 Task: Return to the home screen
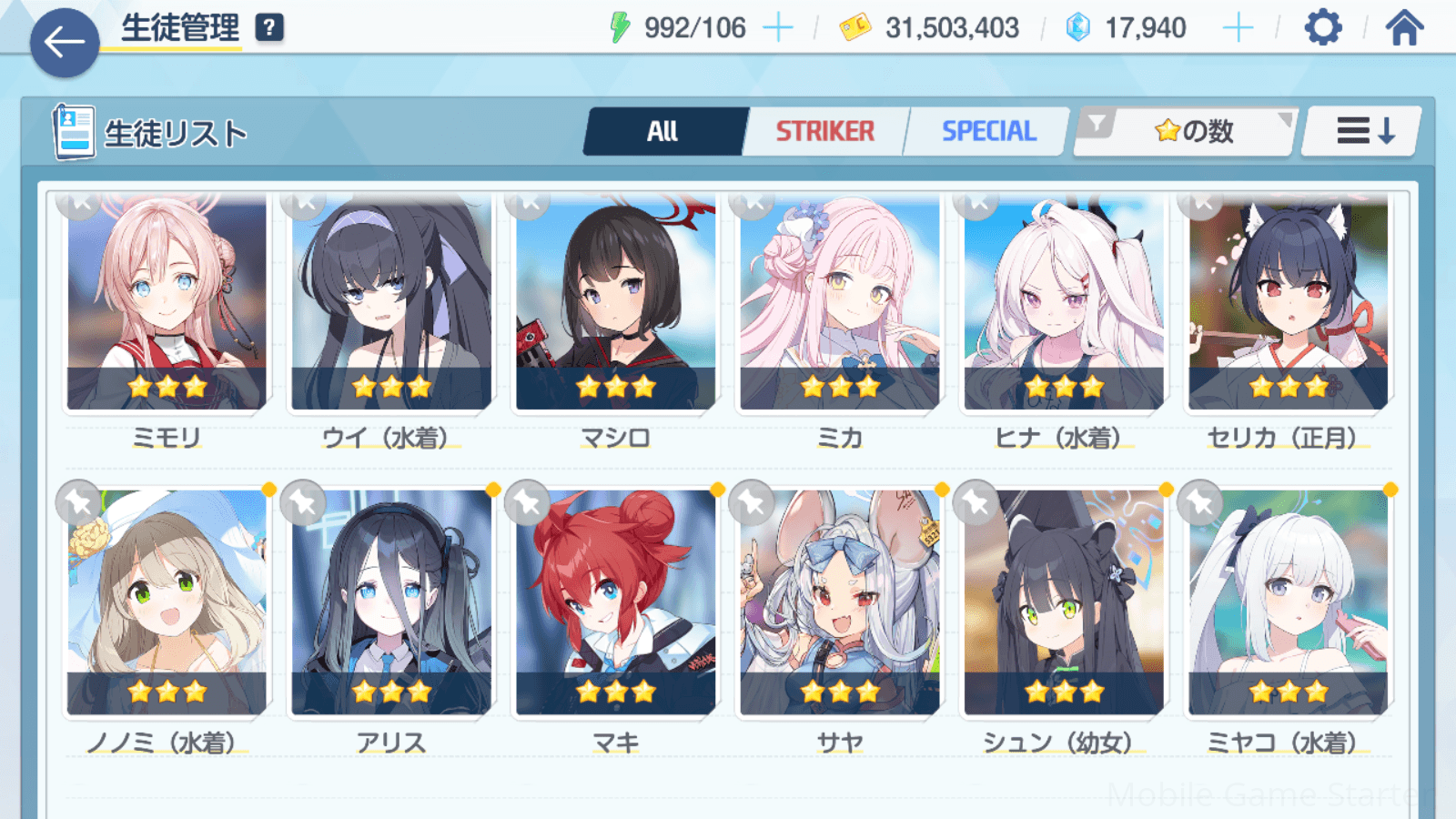coord(1404,28)
